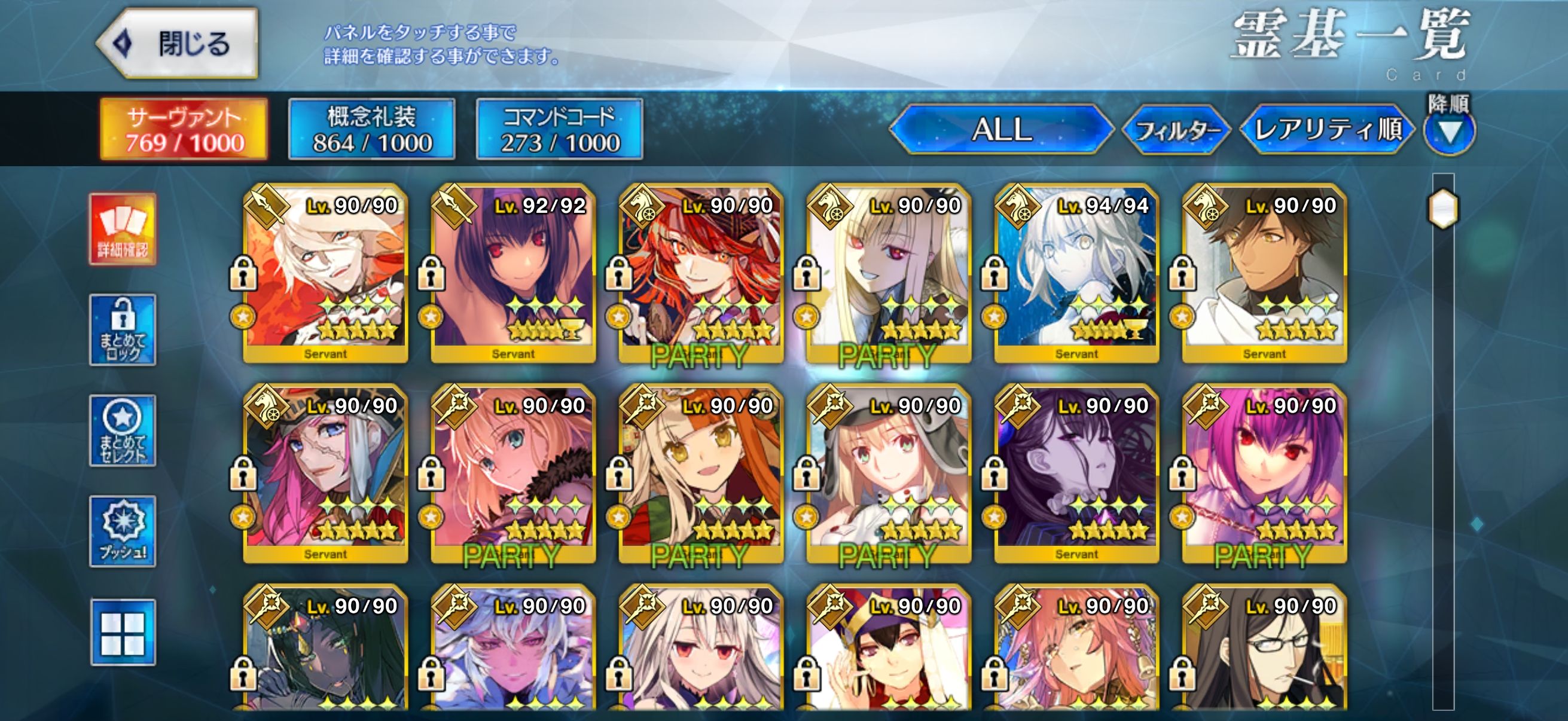
Task: Use the まとめてロック bulk lock button
Action: pos(123,330)
